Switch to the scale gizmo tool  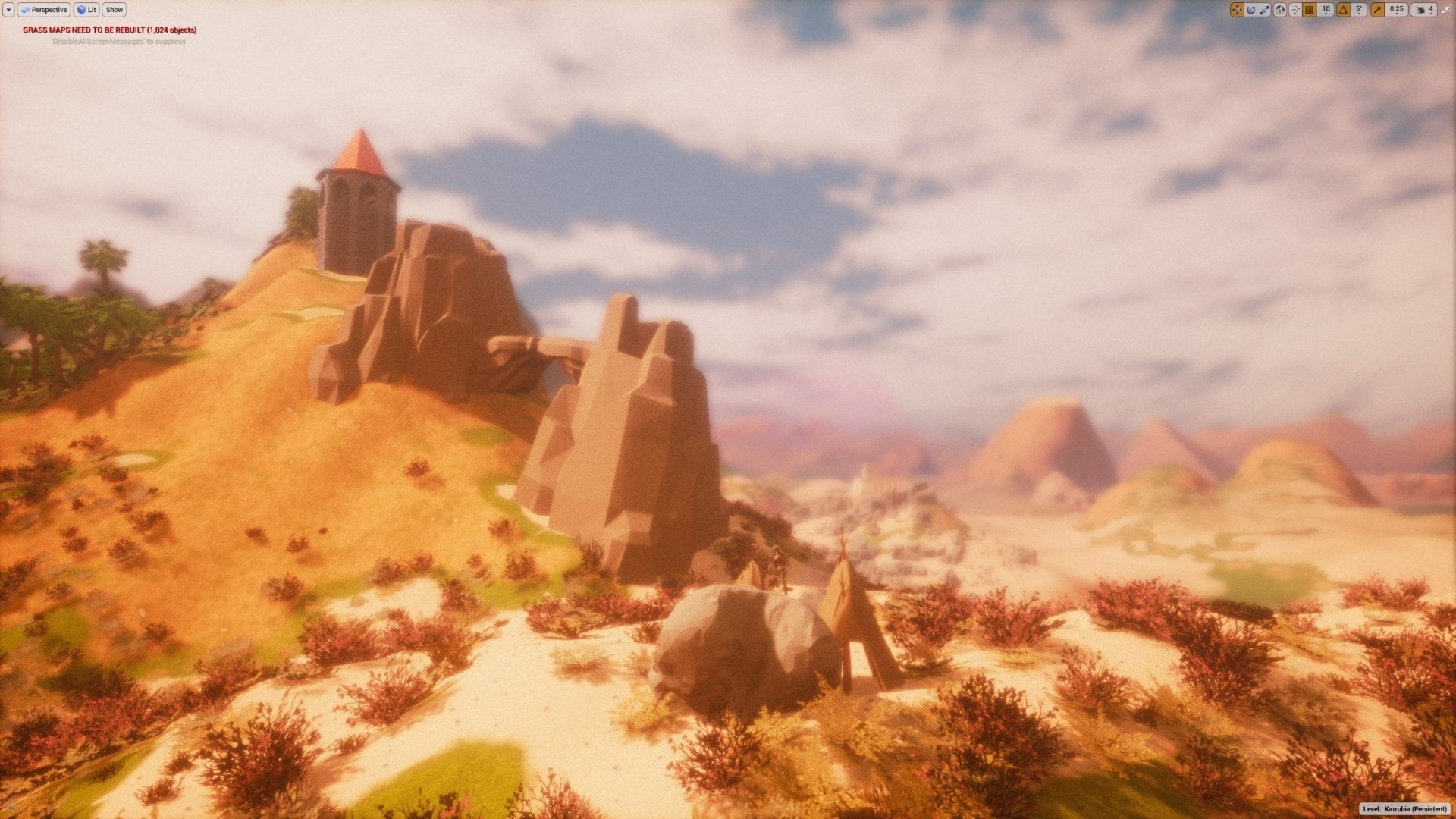pyautogui.click(x=1264, y=10)
